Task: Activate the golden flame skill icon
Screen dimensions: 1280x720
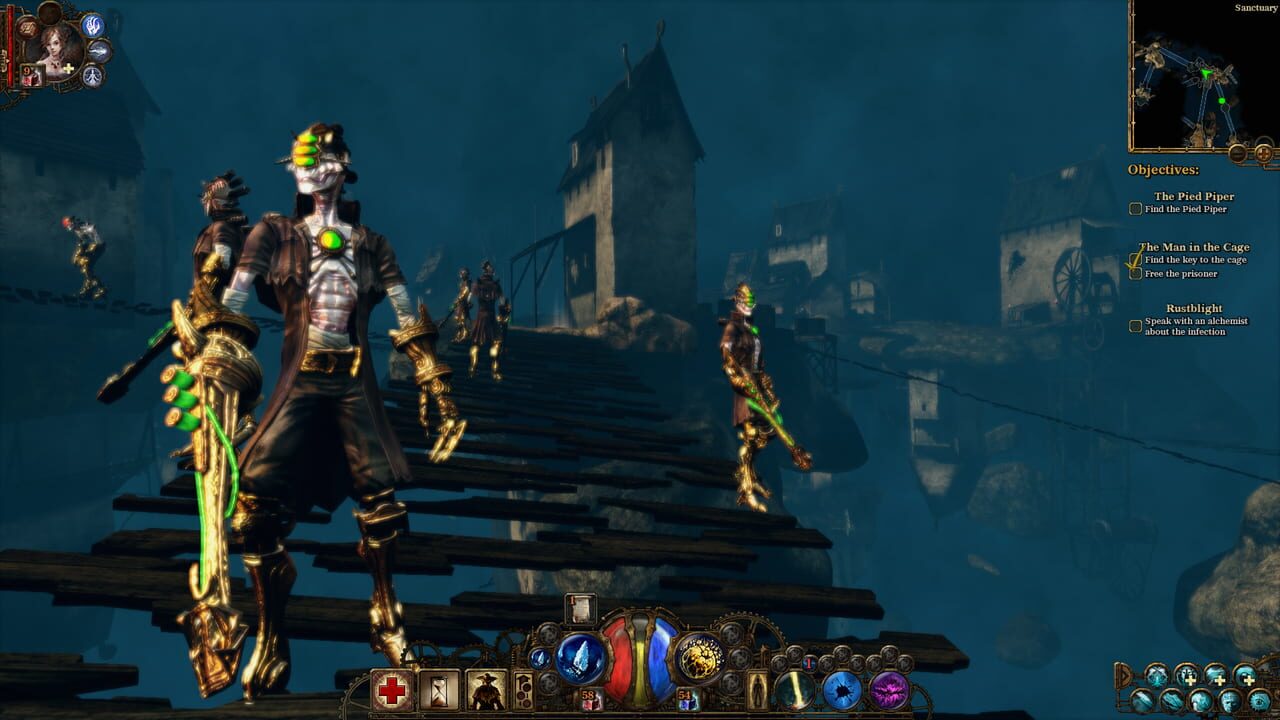Action: point(796,690)
